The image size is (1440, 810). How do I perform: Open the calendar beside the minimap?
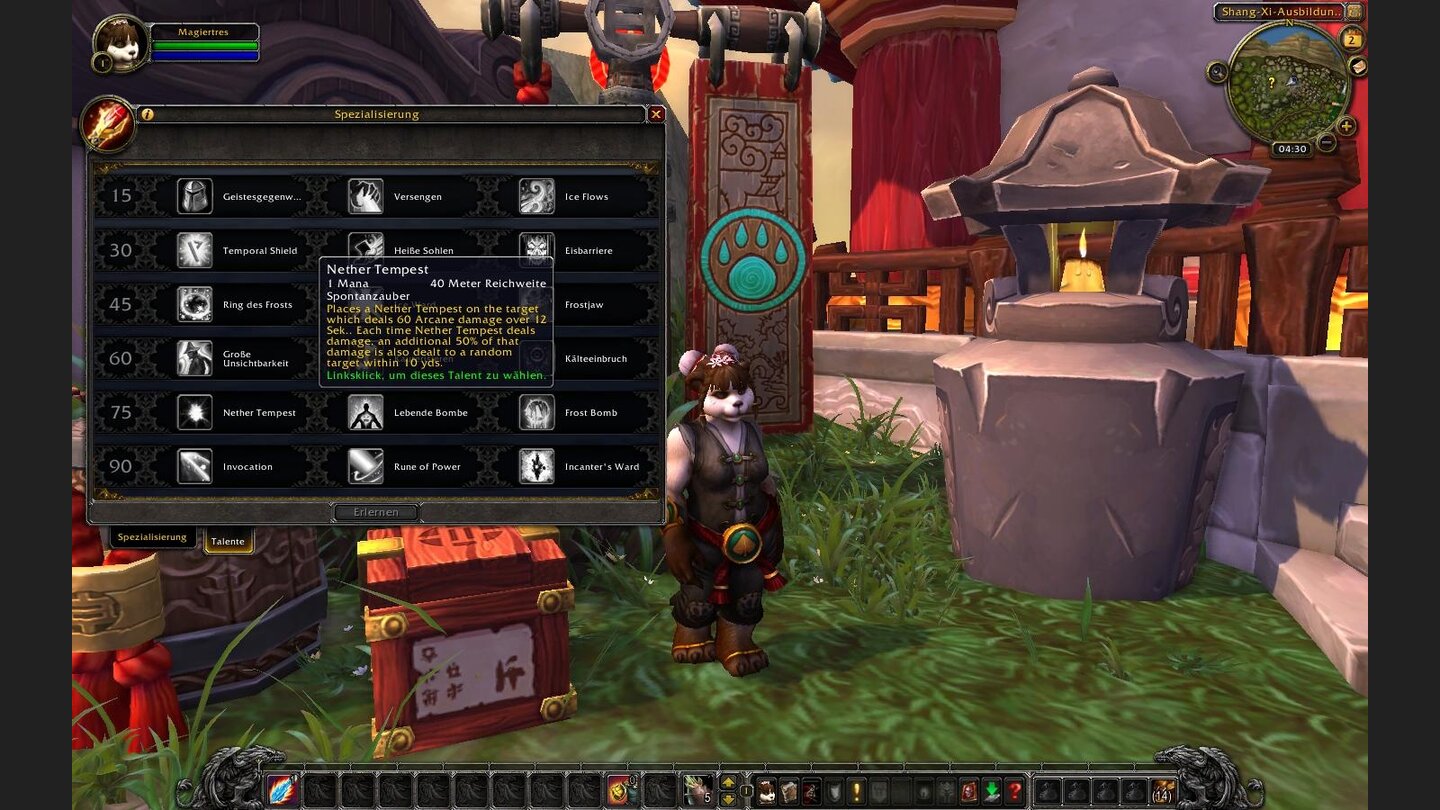pos(1351,40)
